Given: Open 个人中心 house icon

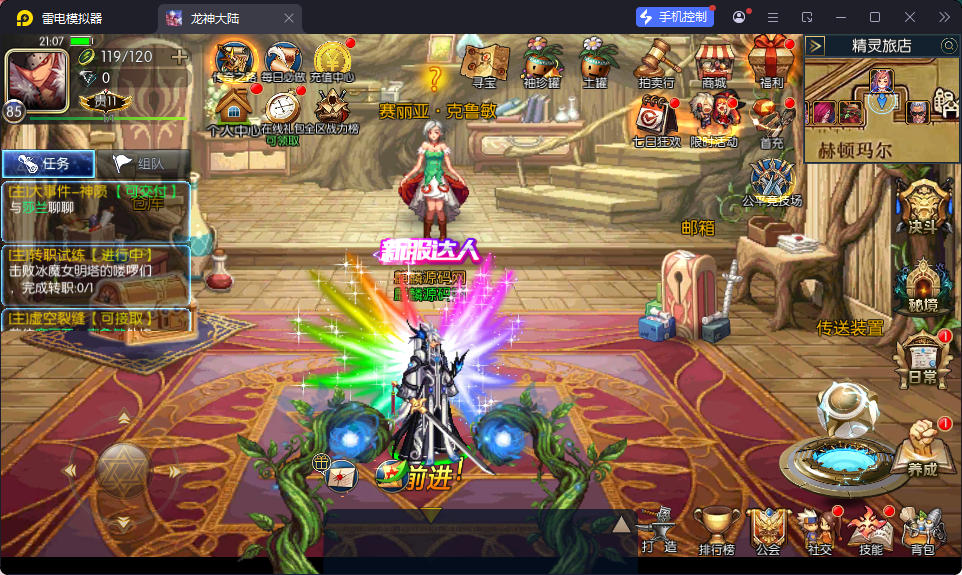Looking at the screenshot, I should point(233,105).
